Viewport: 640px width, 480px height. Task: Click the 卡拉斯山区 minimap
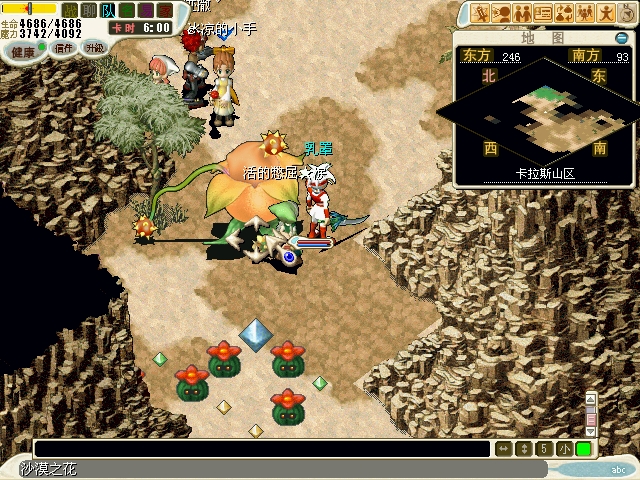543,115
